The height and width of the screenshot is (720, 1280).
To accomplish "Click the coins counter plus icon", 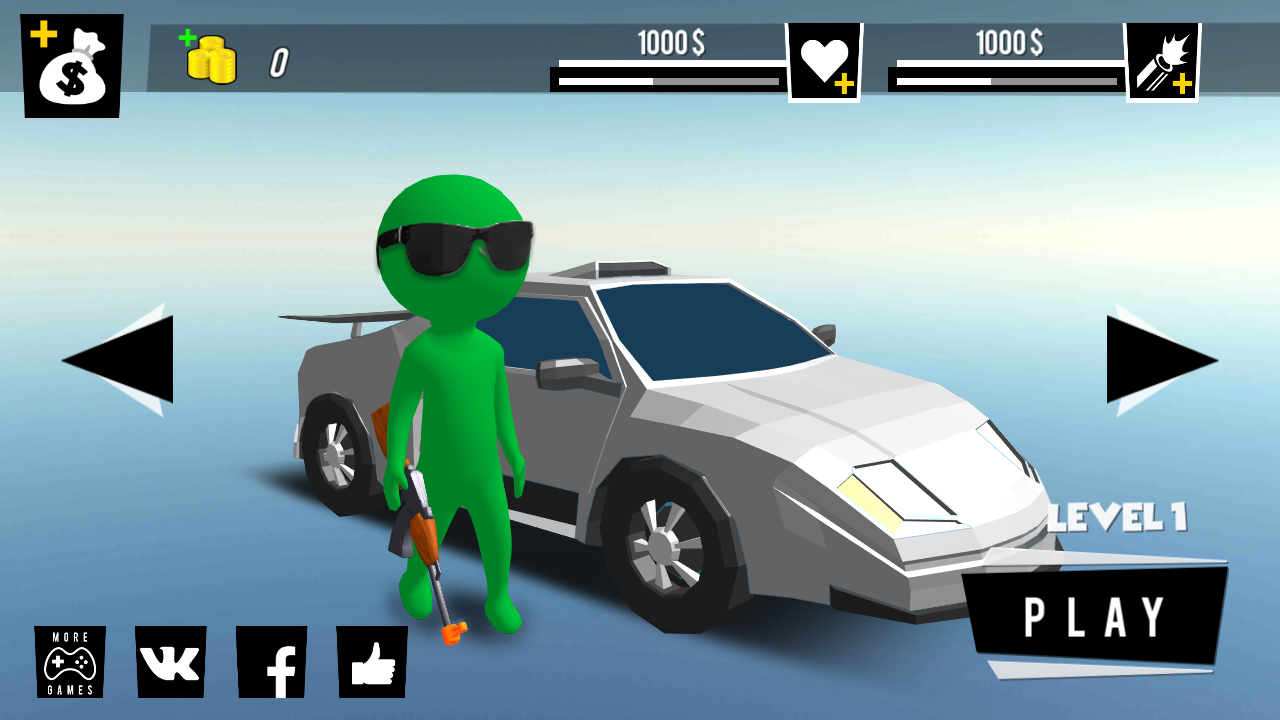I will (x=187, y=42).
